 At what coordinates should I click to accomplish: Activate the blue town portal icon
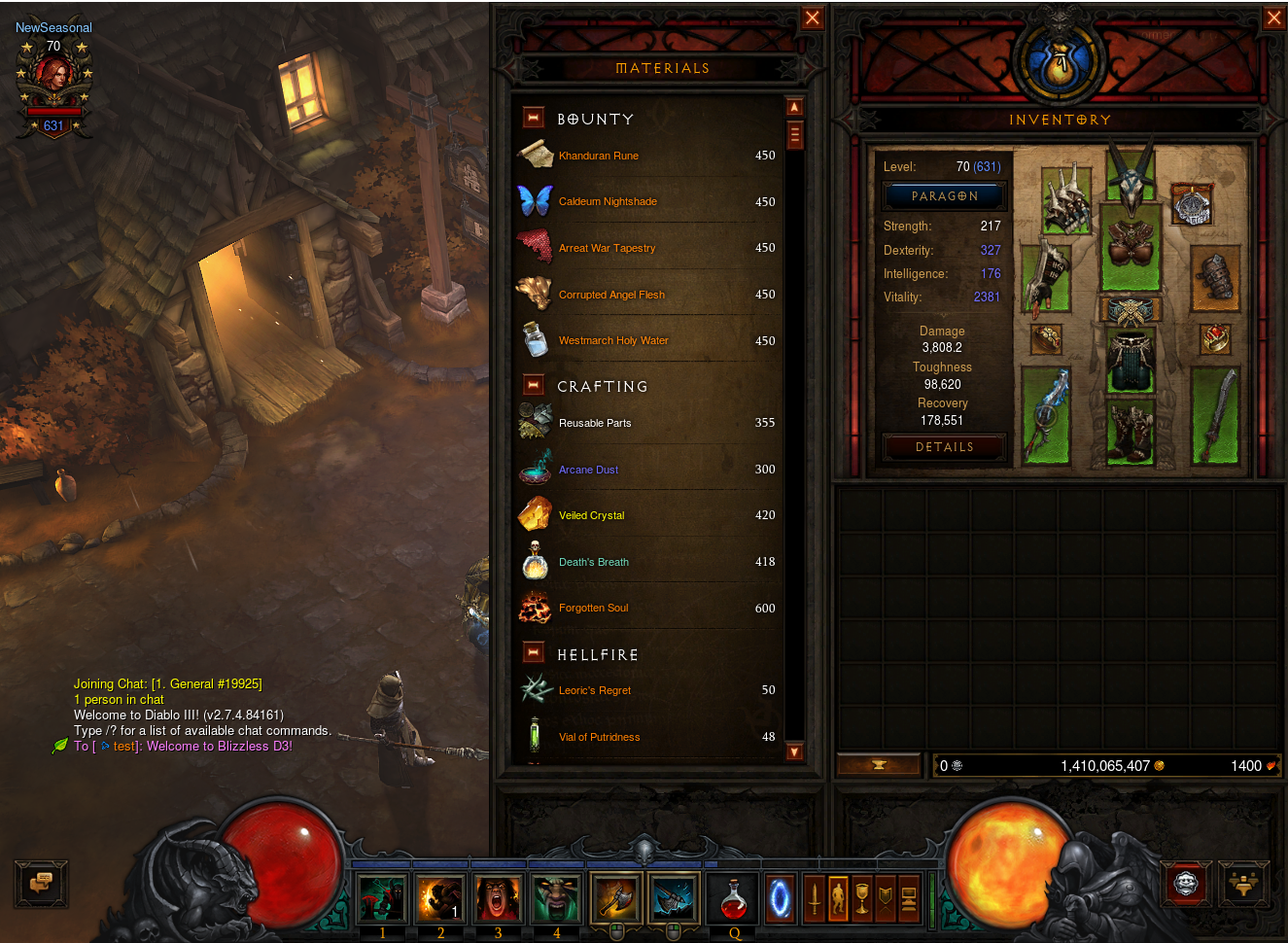point(780,898)
